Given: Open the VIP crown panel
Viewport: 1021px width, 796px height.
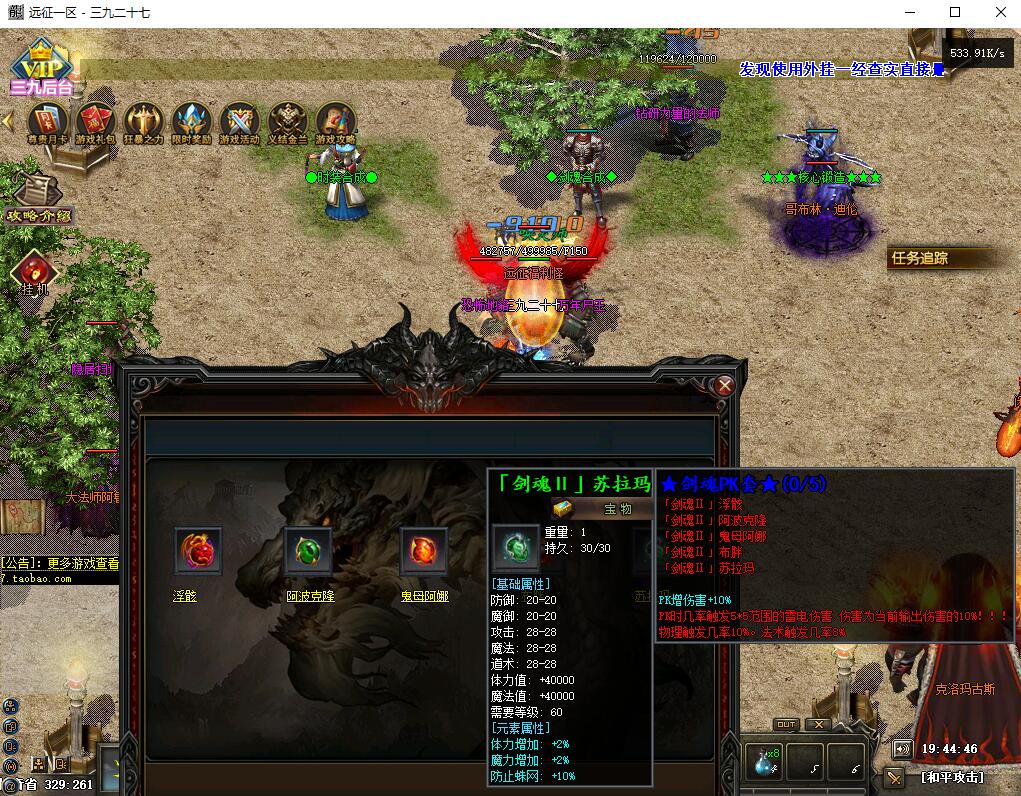Looking at the screenshot, I should 39,65.
